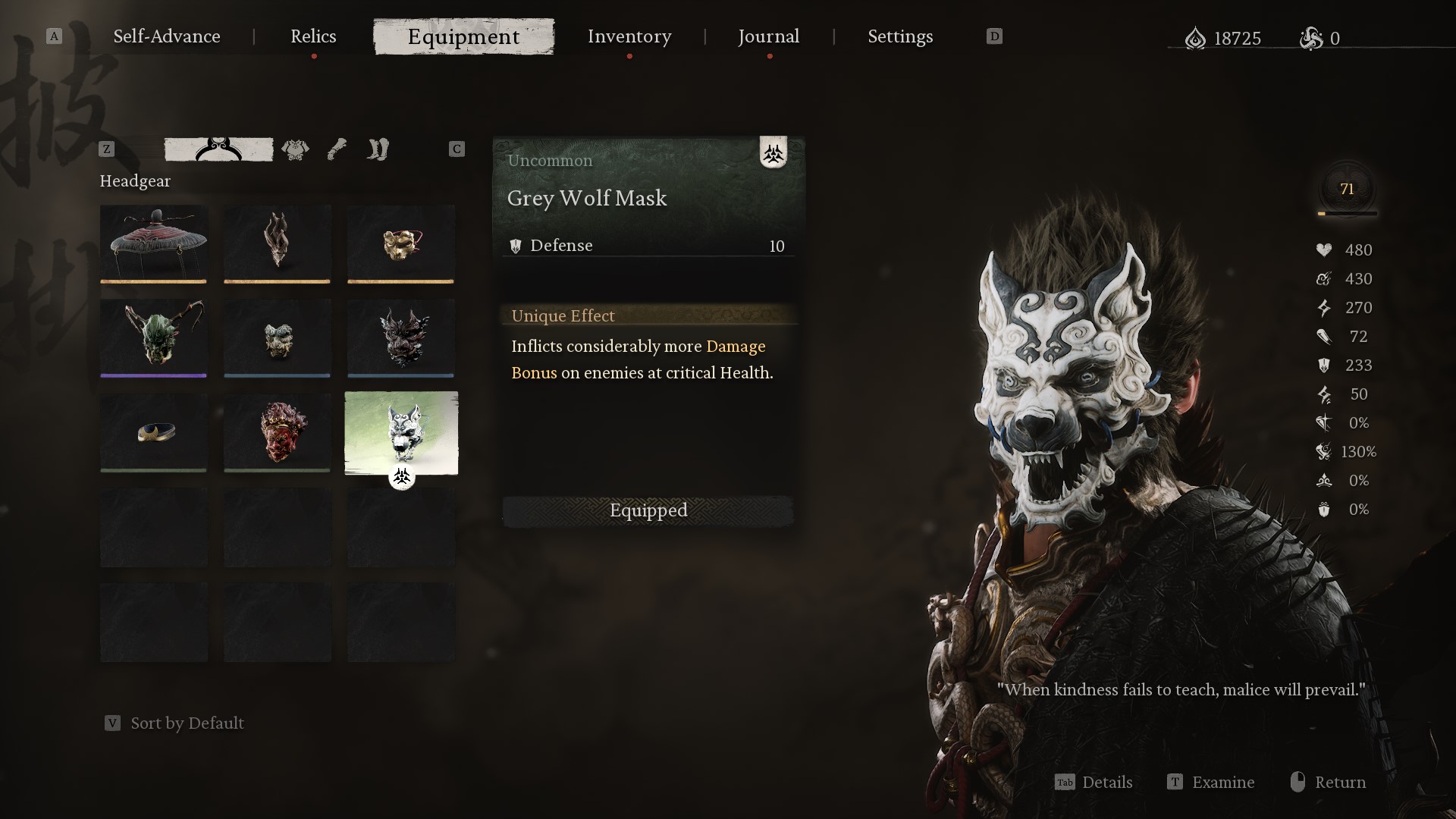Click the Headgear category icon

click(x=218, y=149)
